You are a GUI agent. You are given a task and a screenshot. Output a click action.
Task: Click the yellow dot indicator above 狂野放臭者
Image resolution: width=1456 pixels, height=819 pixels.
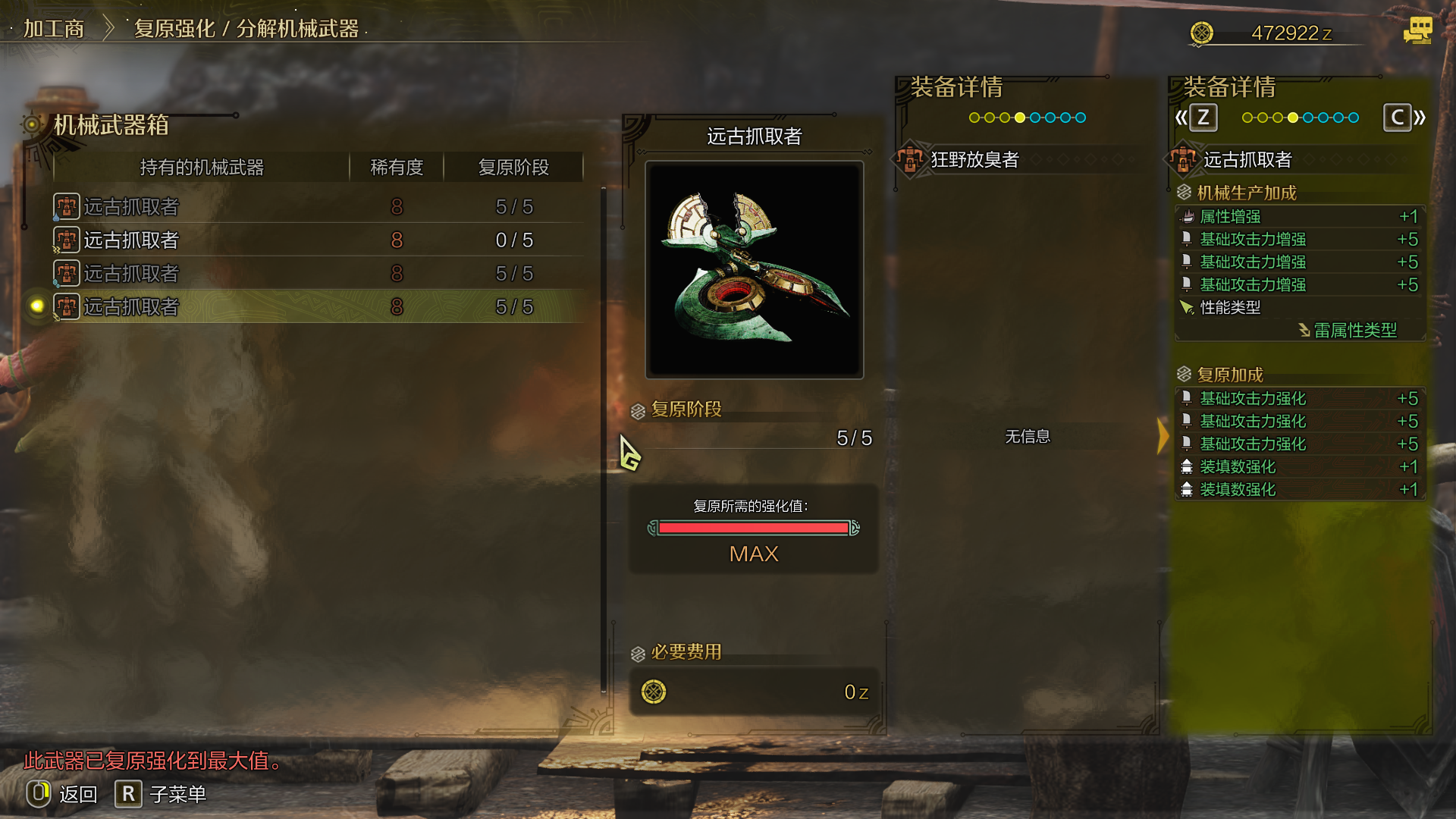(x=1020, y=118)
